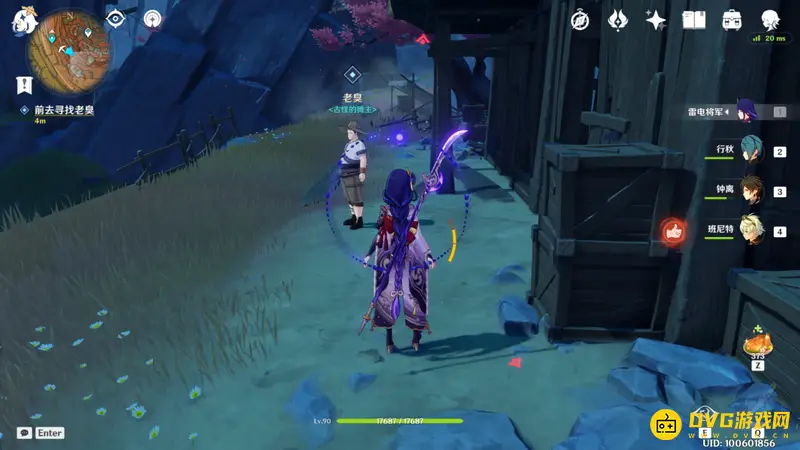Click the red thumbs-up icon
Image resolution: width=800 pixels, height=450 pixels.
pos(672,232)
